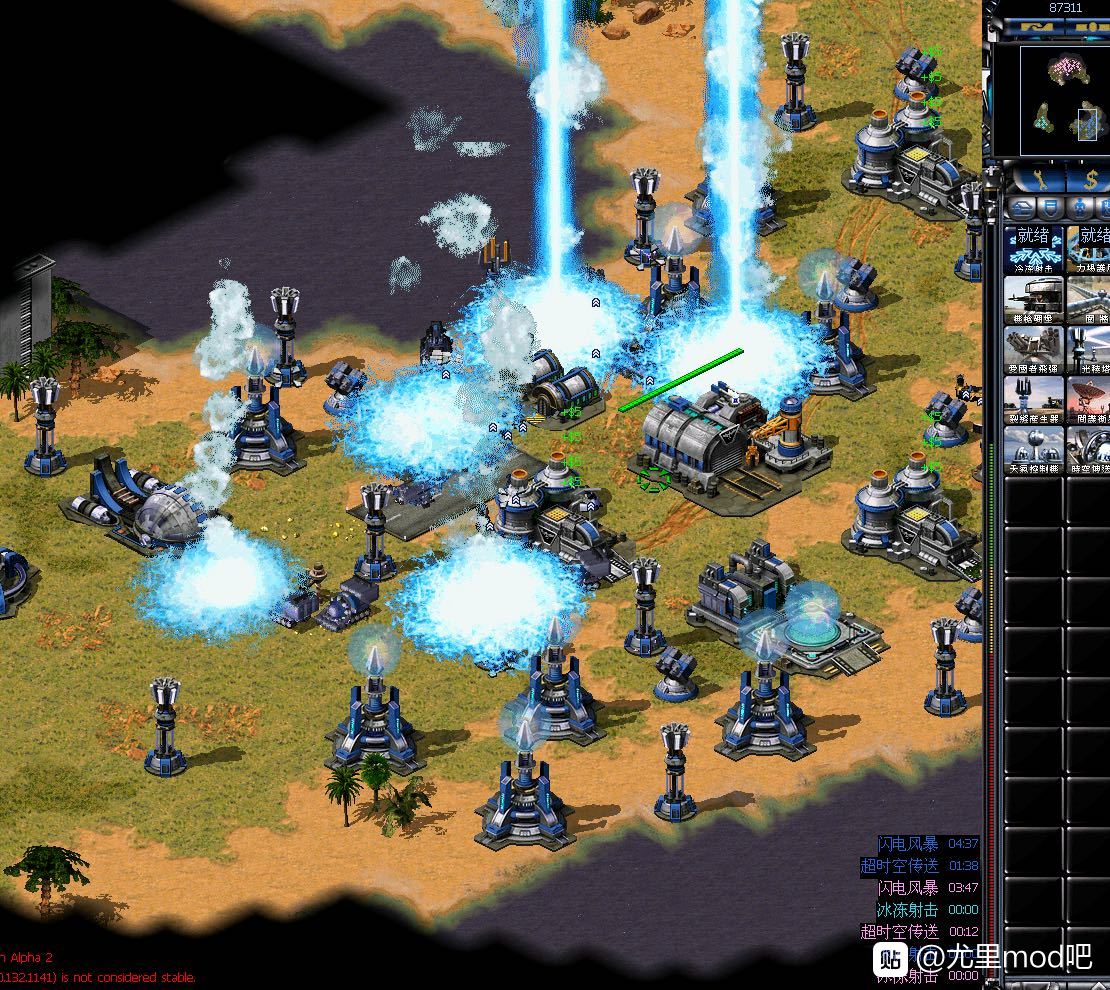The height and width of the screenshot is (990, 1110).
Task: Build a 机枪碉堡 pillbox
Action: (1034, 300)
